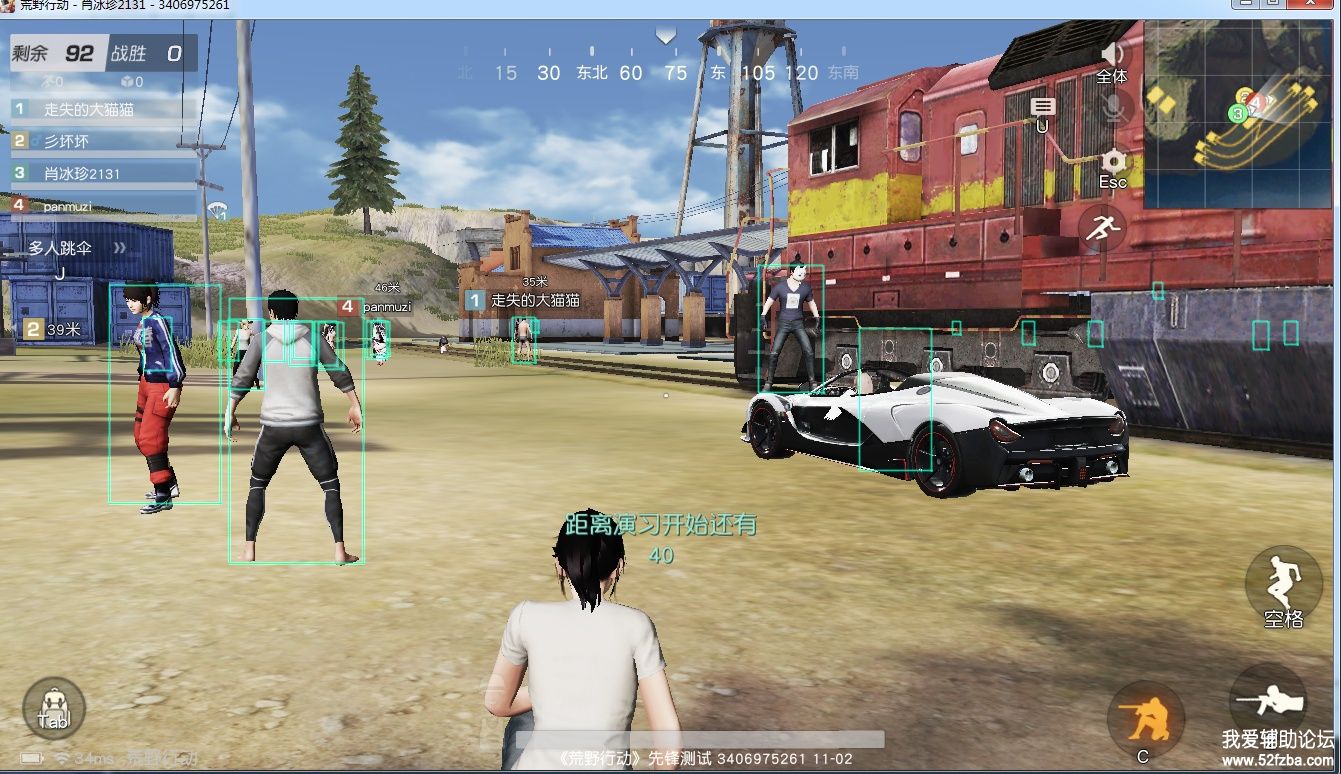The image size is (1341, 774).
Task: Select teammate 1 走失的大猫猫 in squad list
Action: pos(100,109)
